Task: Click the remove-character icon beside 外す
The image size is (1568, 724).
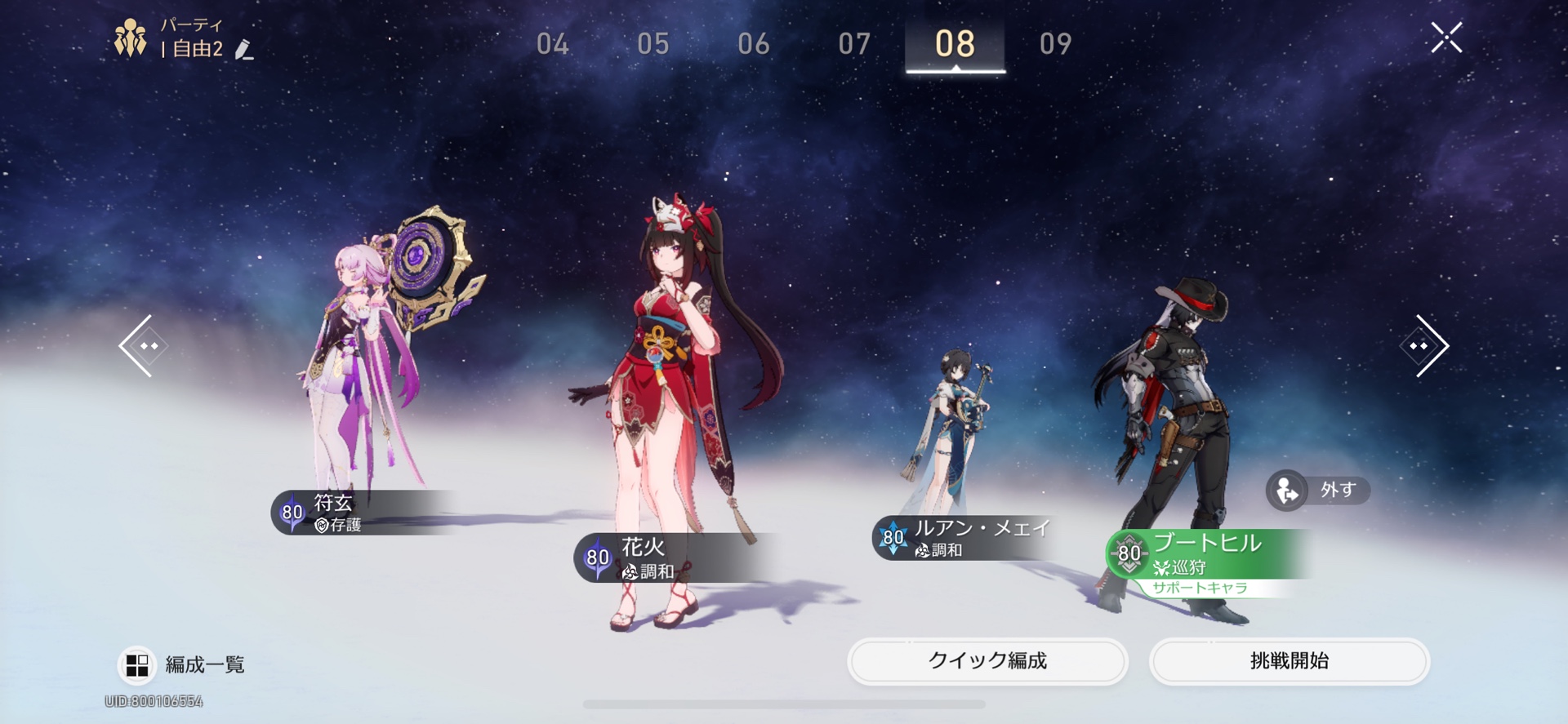Action: tap(1285, 491)
